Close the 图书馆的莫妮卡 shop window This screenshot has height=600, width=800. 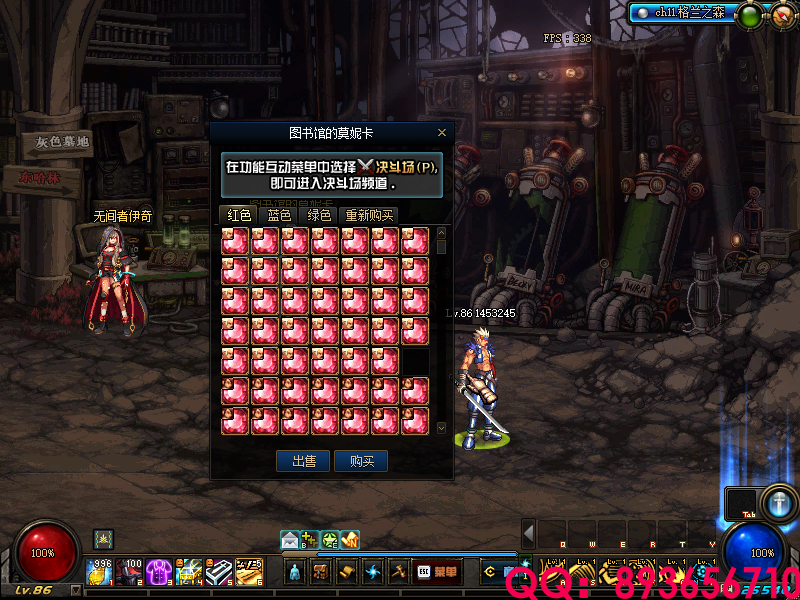click(x=442, y=133)
